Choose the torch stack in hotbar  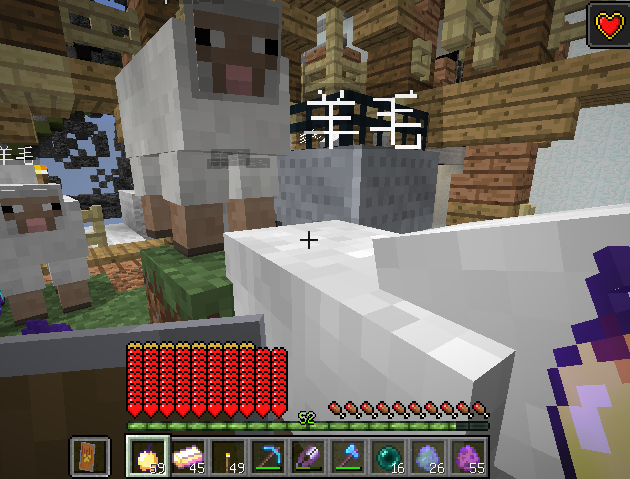[x=227, y=456]
